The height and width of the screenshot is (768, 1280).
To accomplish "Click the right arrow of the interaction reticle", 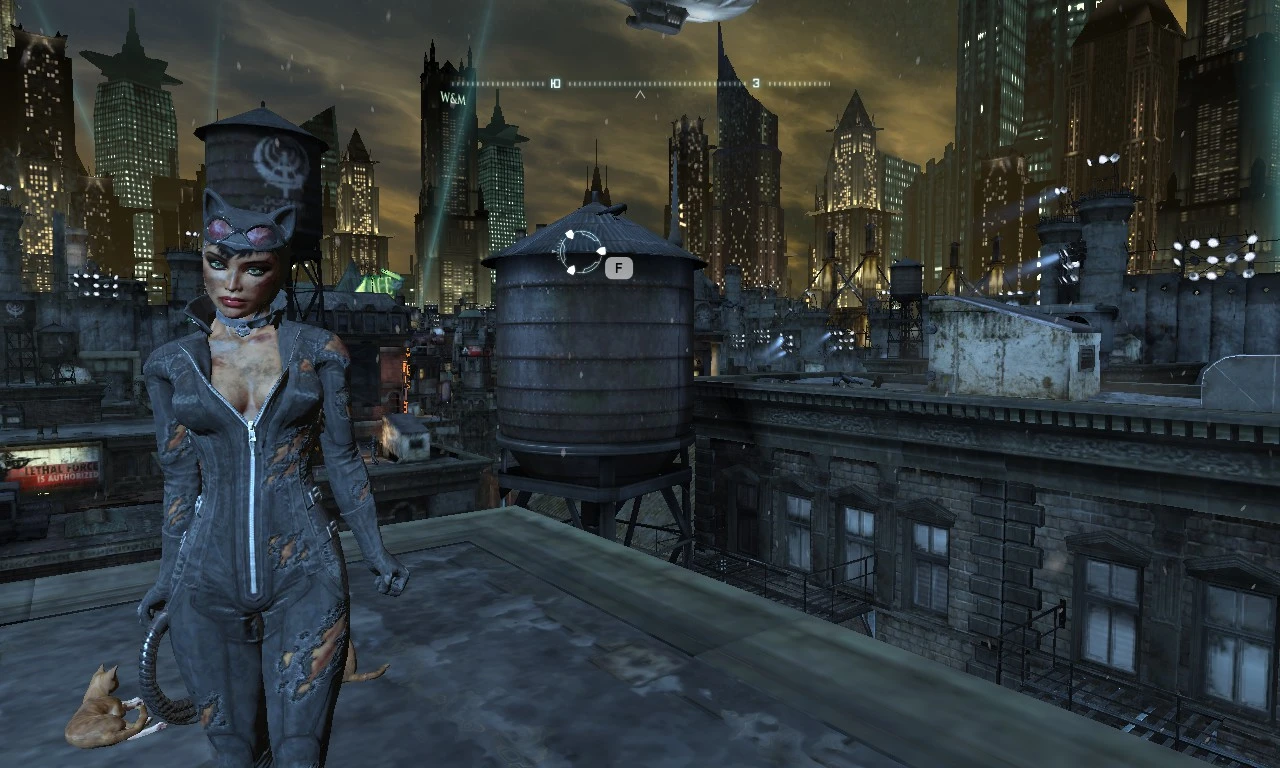I will [x=602, y=251].
